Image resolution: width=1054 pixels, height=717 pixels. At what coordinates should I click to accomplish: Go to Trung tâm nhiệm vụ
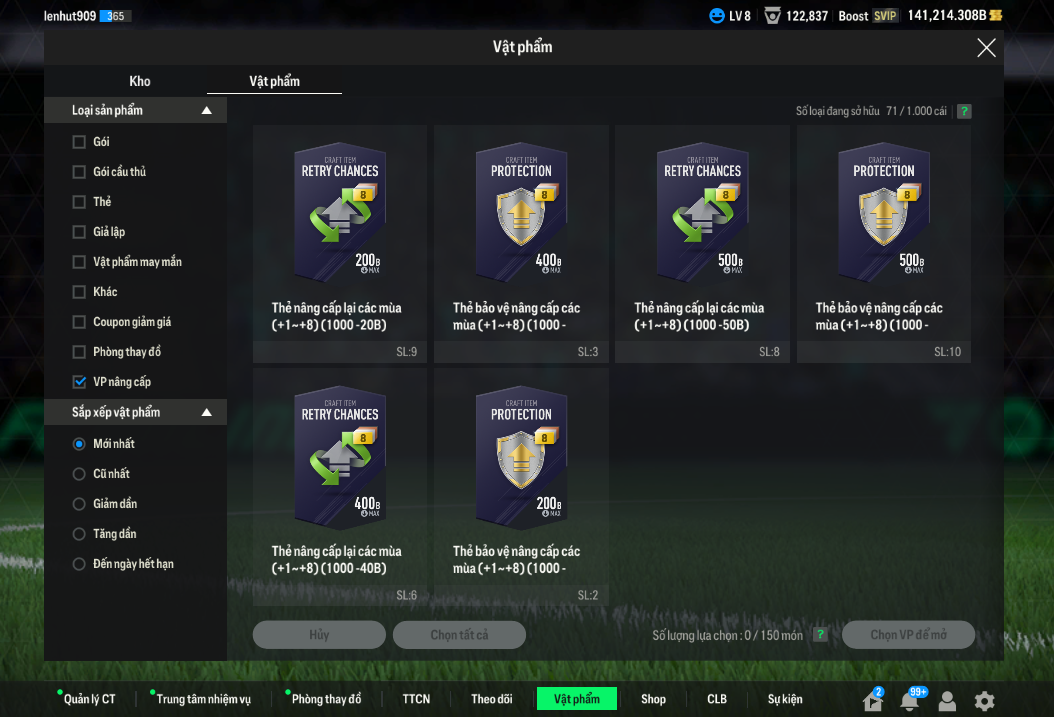(x=203, y=699)
